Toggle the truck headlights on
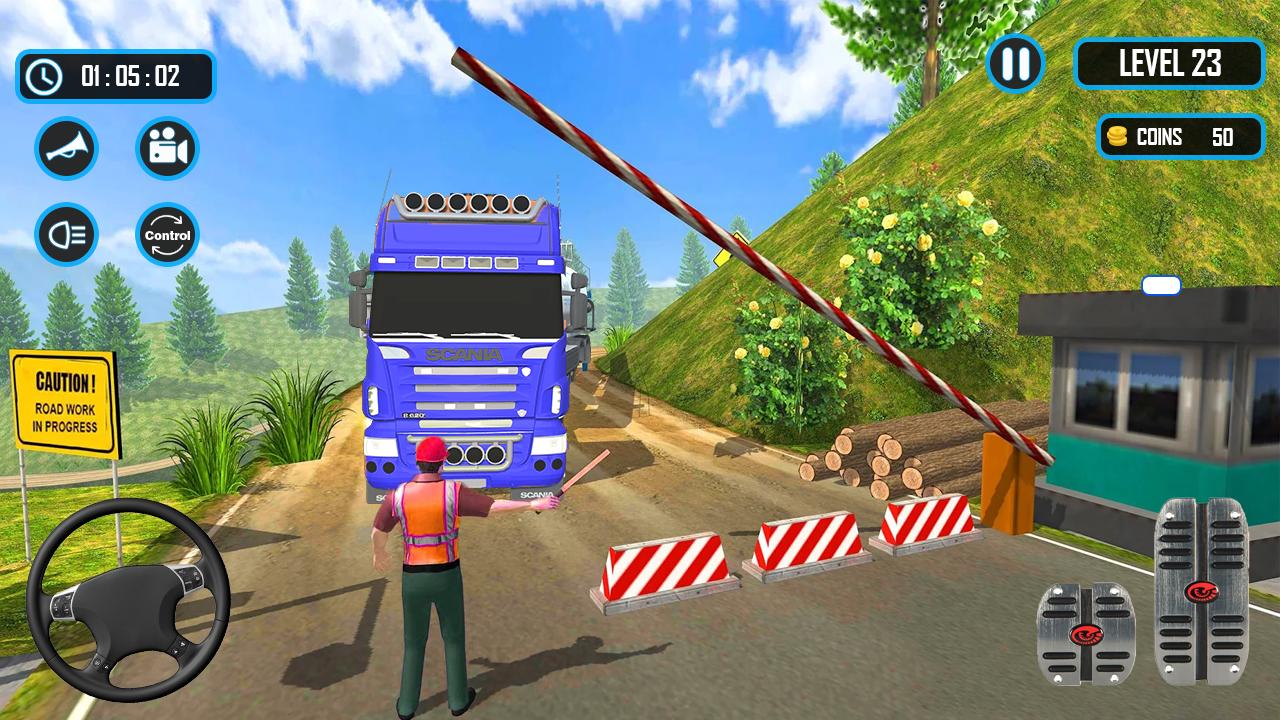This screenshot has width=1280, height=720. [x=66, y=234]
